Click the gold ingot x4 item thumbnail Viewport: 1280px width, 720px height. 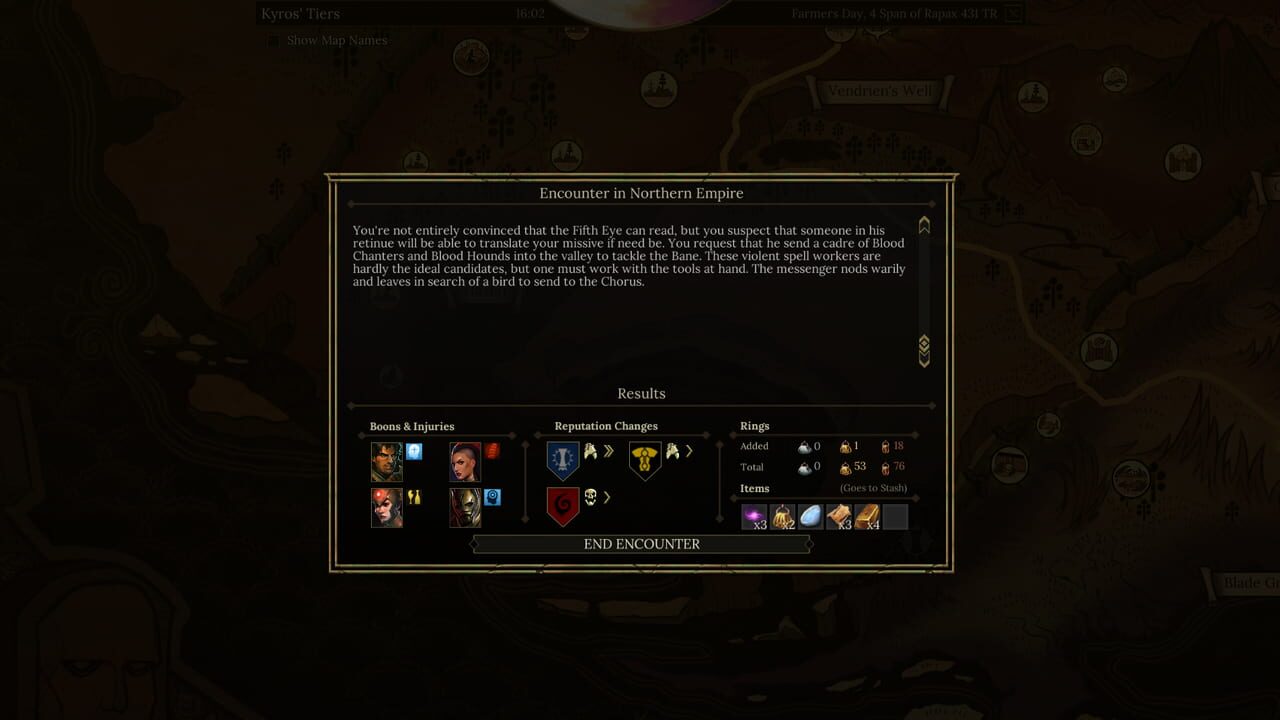(867, 516)
